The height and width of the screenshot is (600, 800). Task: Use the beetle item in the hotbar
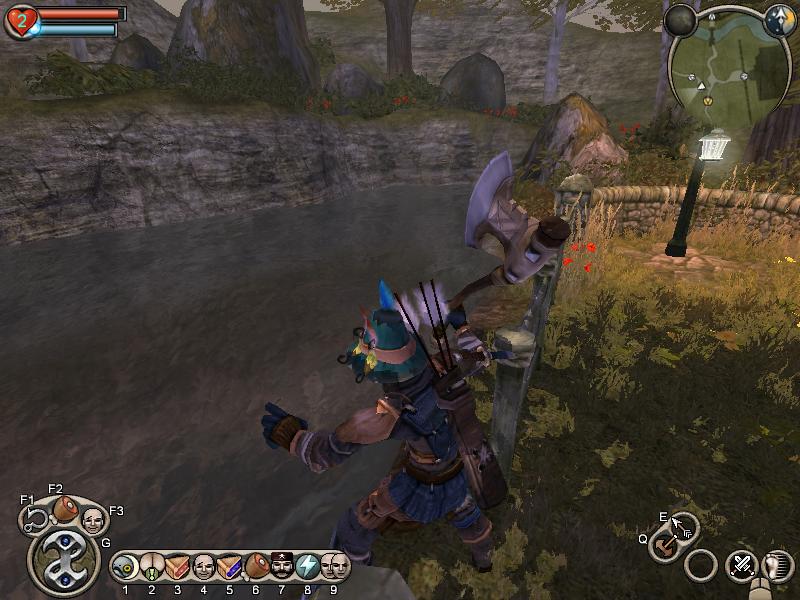(152, 566)
